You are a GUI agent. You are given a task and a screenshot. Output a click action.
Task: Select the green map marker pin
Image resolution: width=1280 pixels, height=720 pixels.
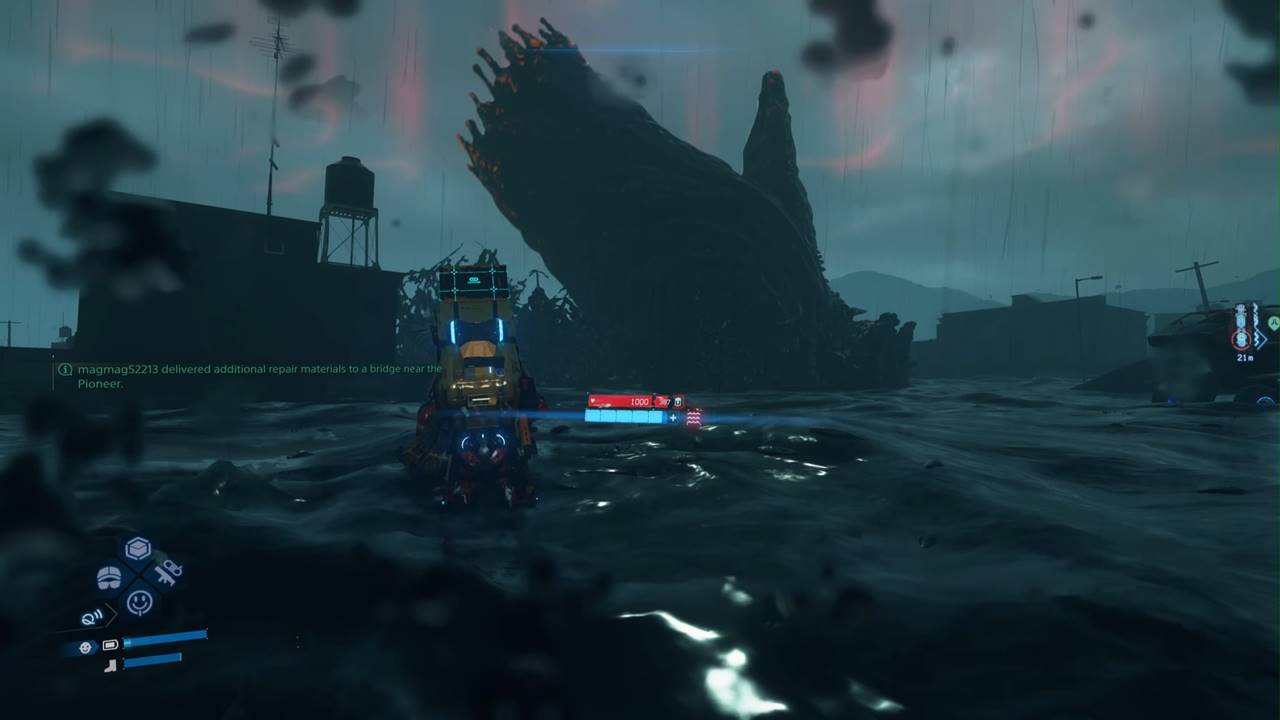pyautogui.click(x=1273, y=323)
